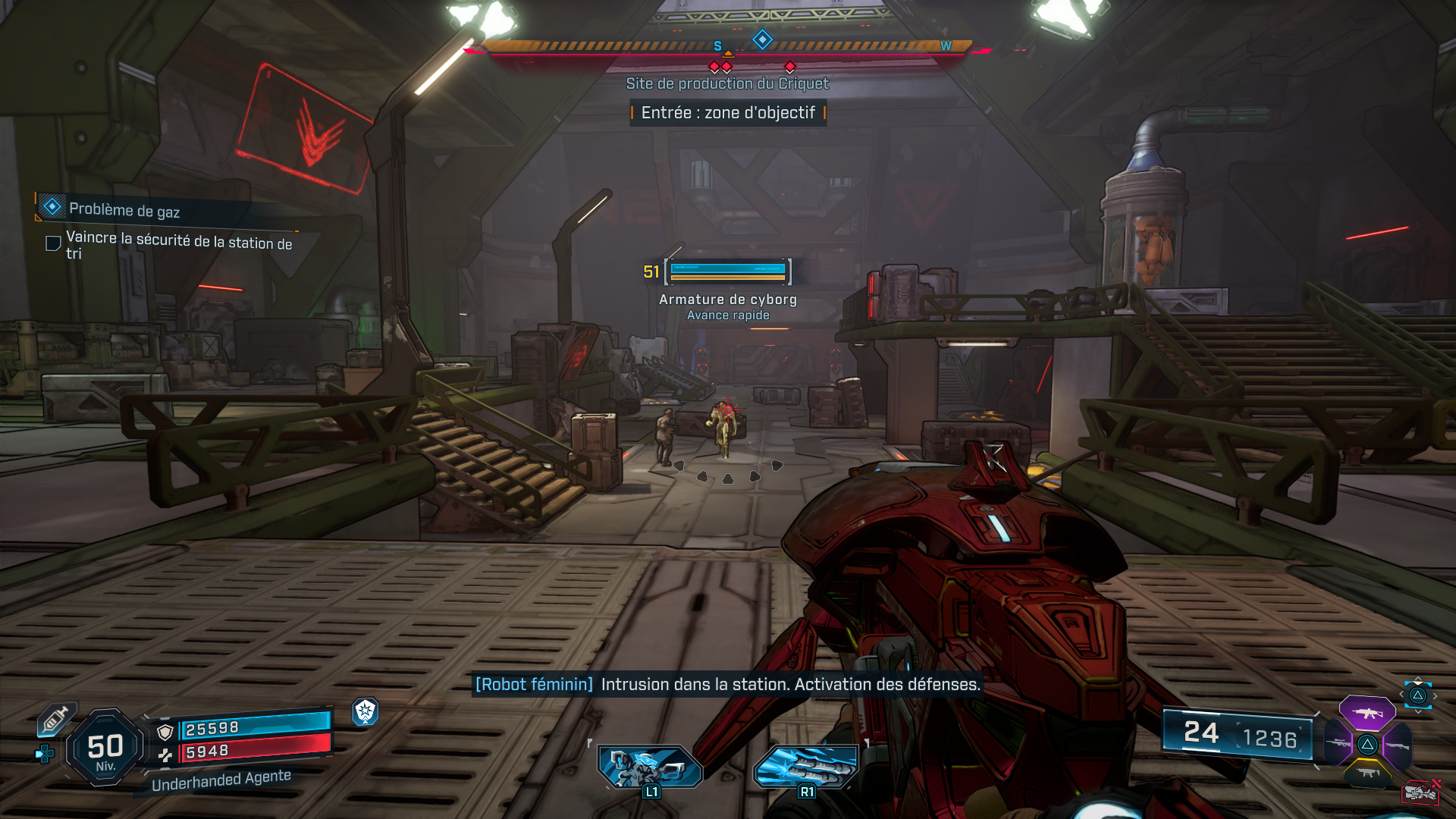
Task: Click the 'Entrée : zone d'objectif' banner
Action: pyautogui.click(x=728, y=113)
